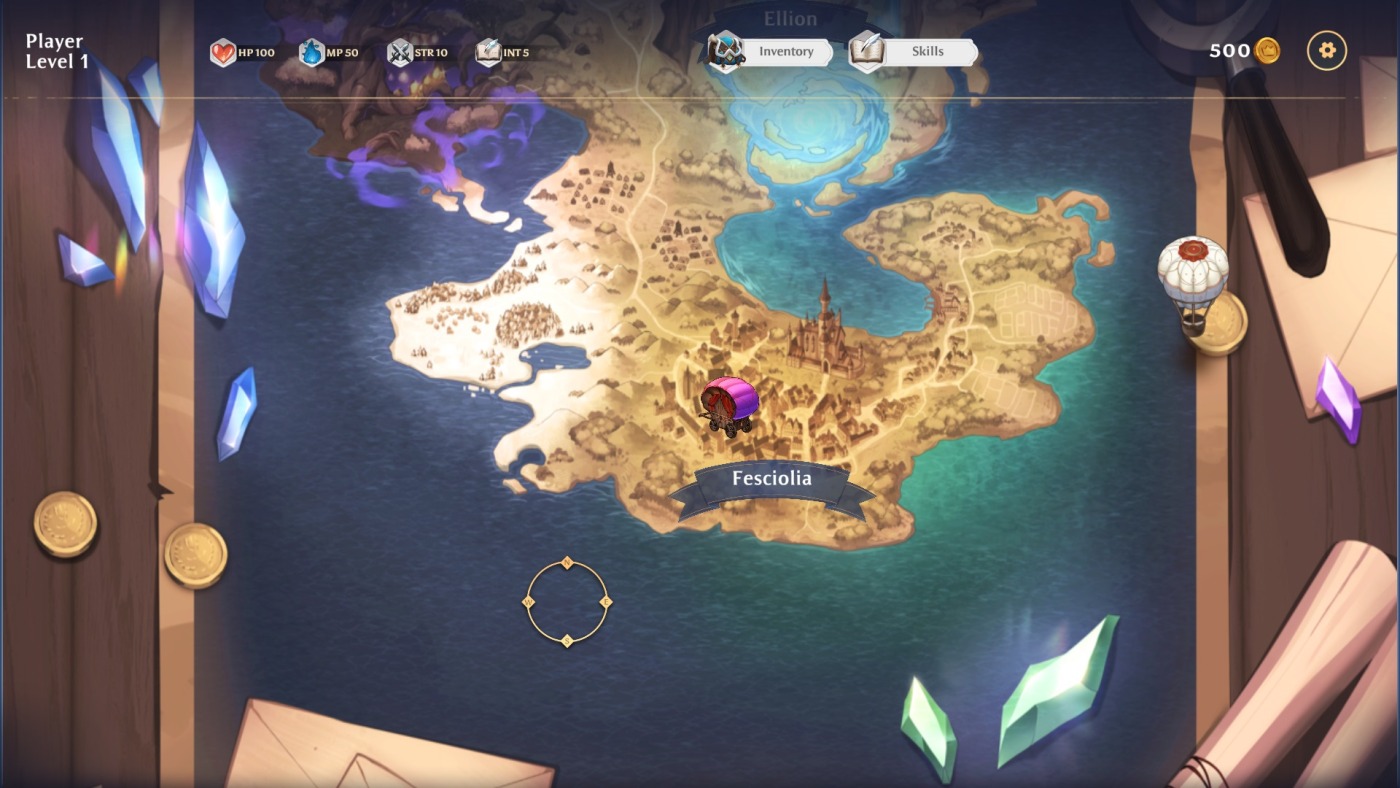Open settings with the gear icon
Screen dimensions: 1400x788
tap(1327, 50)
